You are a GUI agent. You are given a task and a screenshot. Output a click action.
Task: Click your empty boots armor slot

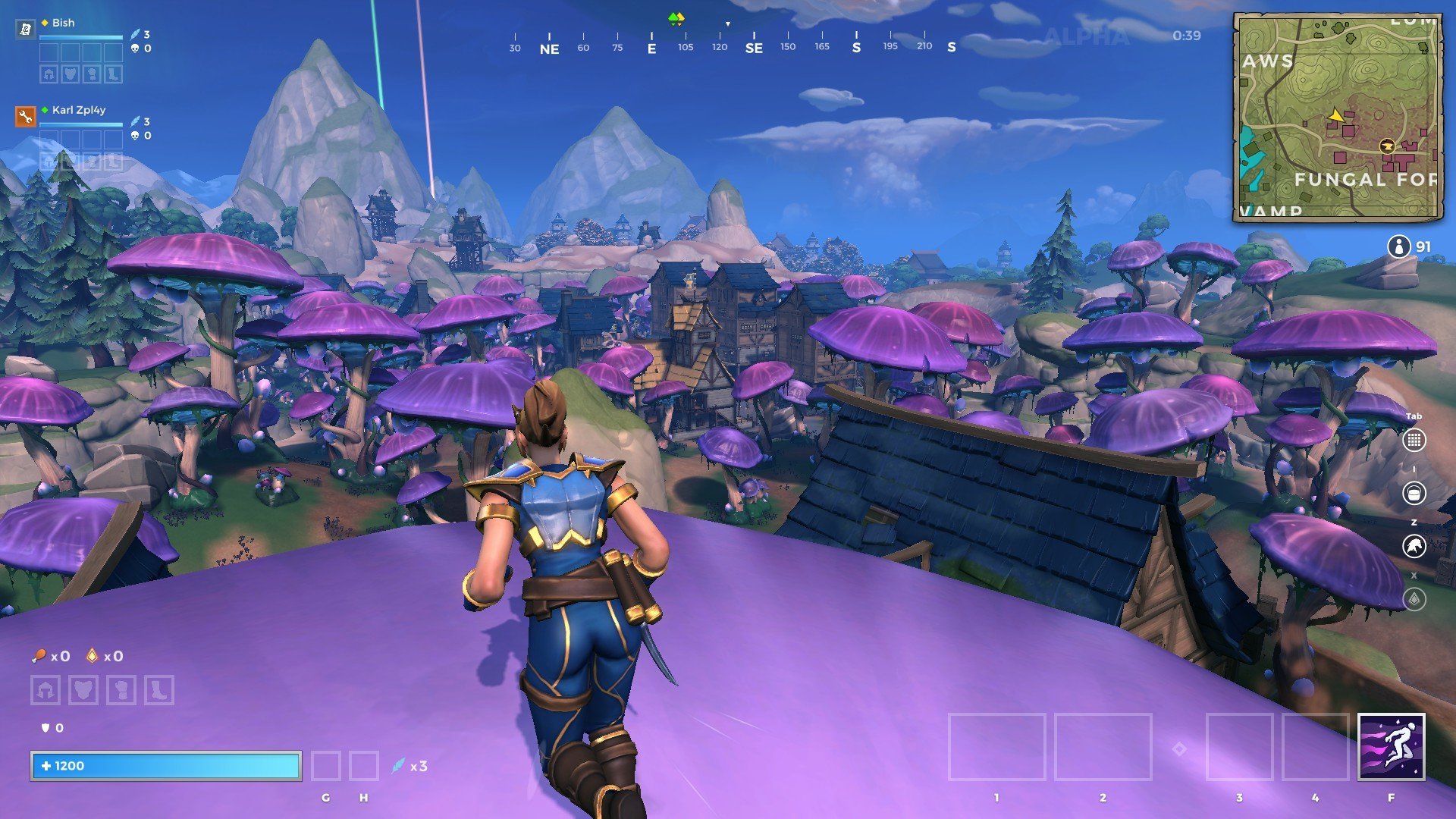pos(158,690)
